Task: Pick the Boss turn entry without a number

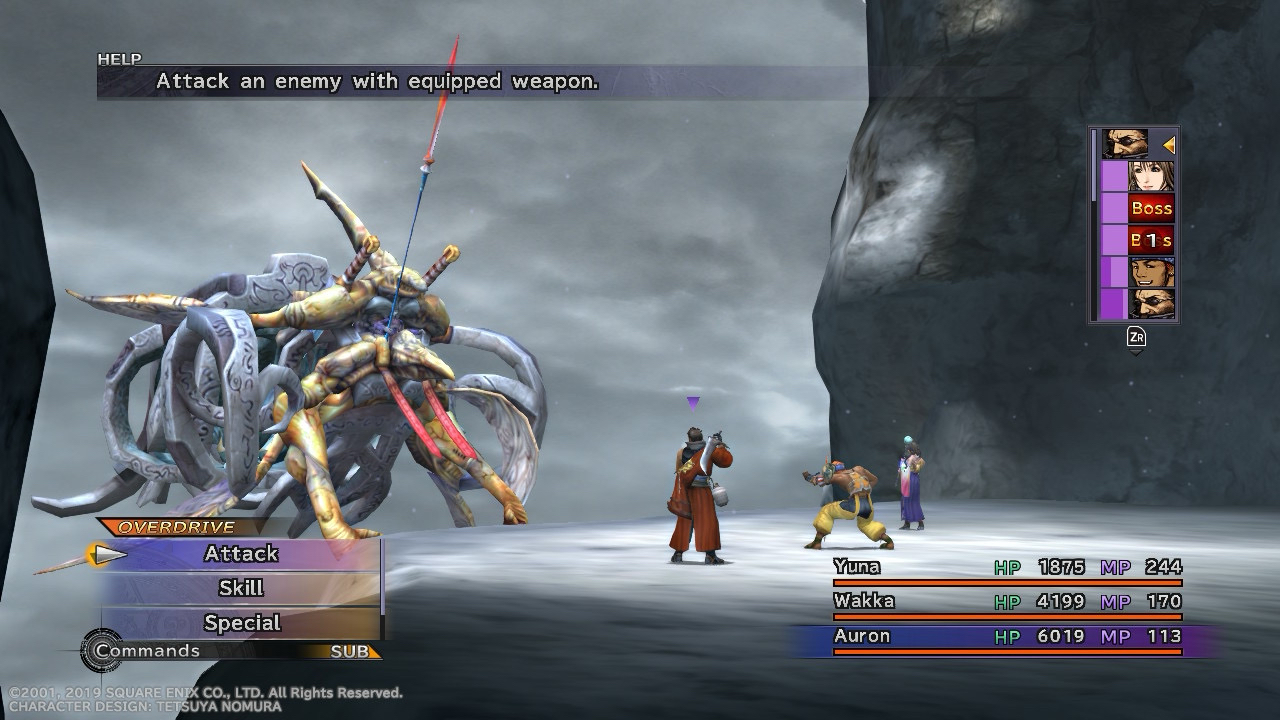Action: (x=1151, y=209)
